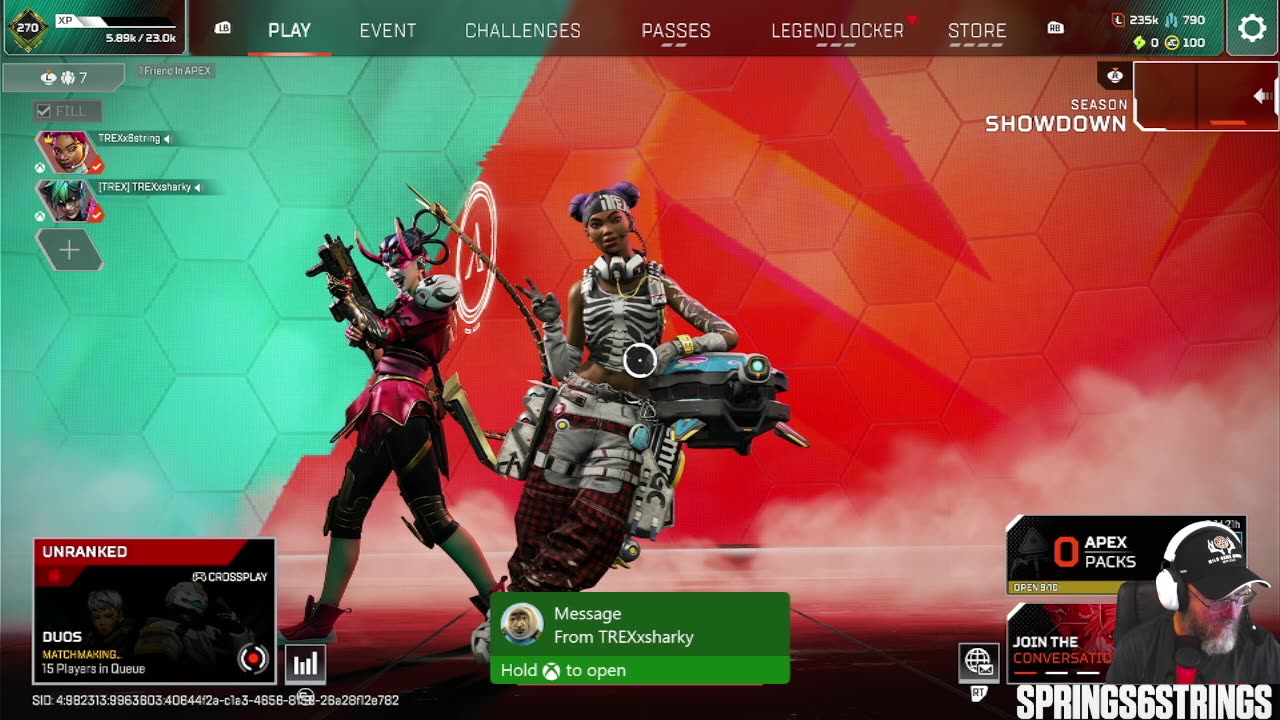This screenshot has width=1280, height=720.
Task: Go to the CHALLENGES tab
Action: point(522,31)
